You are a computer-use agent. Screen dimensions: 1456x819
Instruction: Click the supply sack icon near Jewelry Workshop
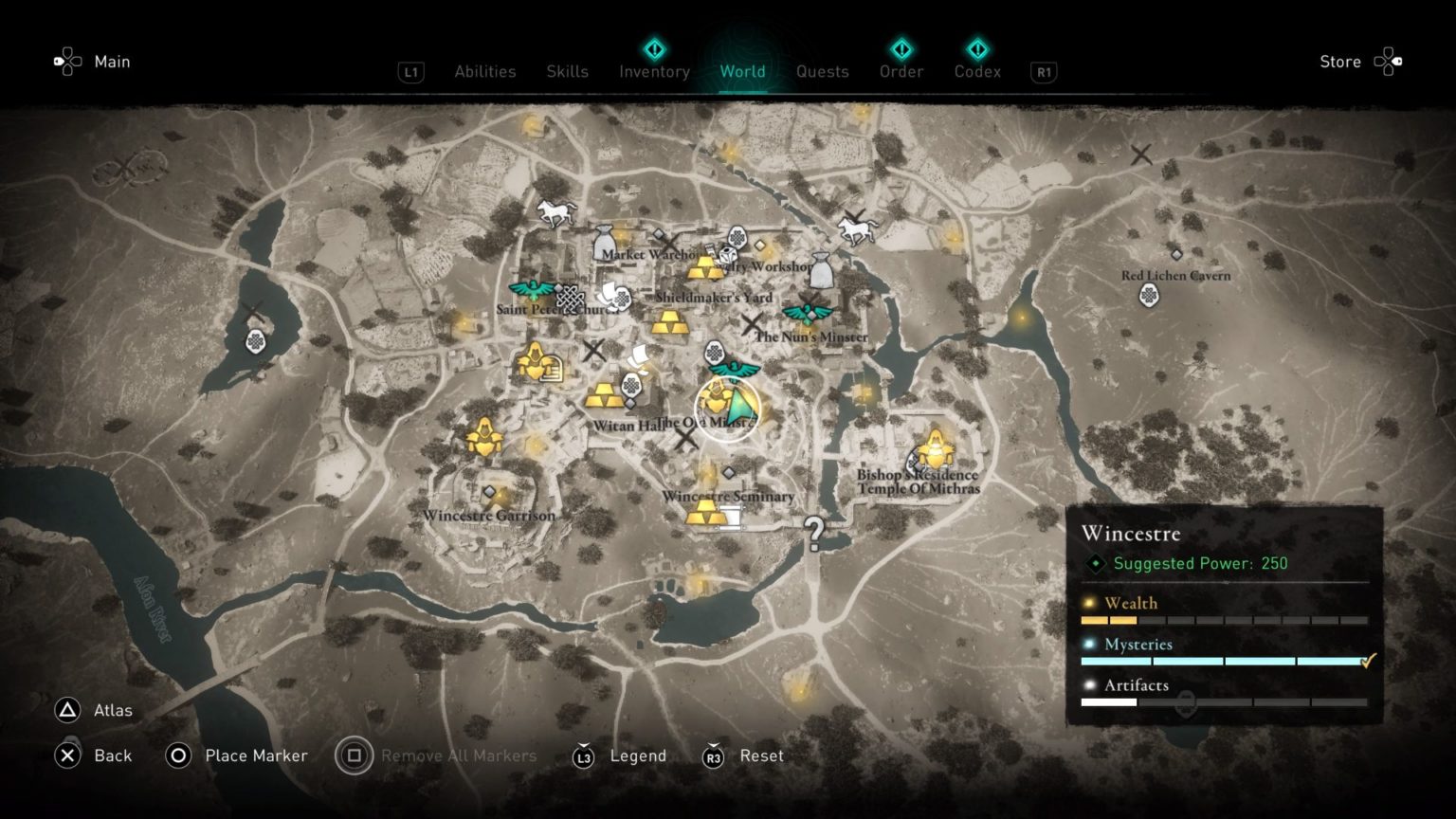coord(820,270)
